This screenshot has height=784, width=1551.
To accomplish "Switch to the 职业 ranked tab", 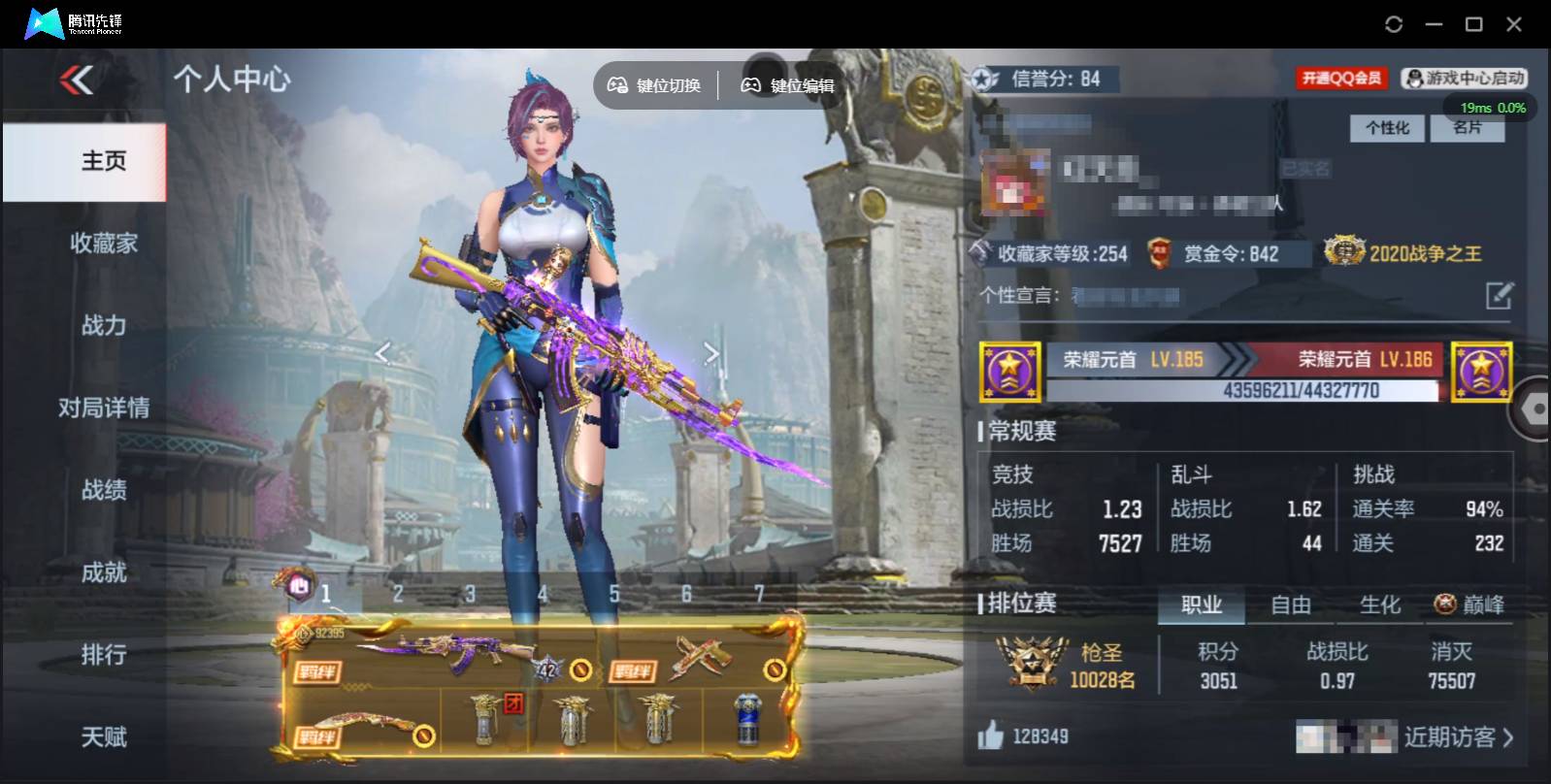I will (x=1202, y=604).
